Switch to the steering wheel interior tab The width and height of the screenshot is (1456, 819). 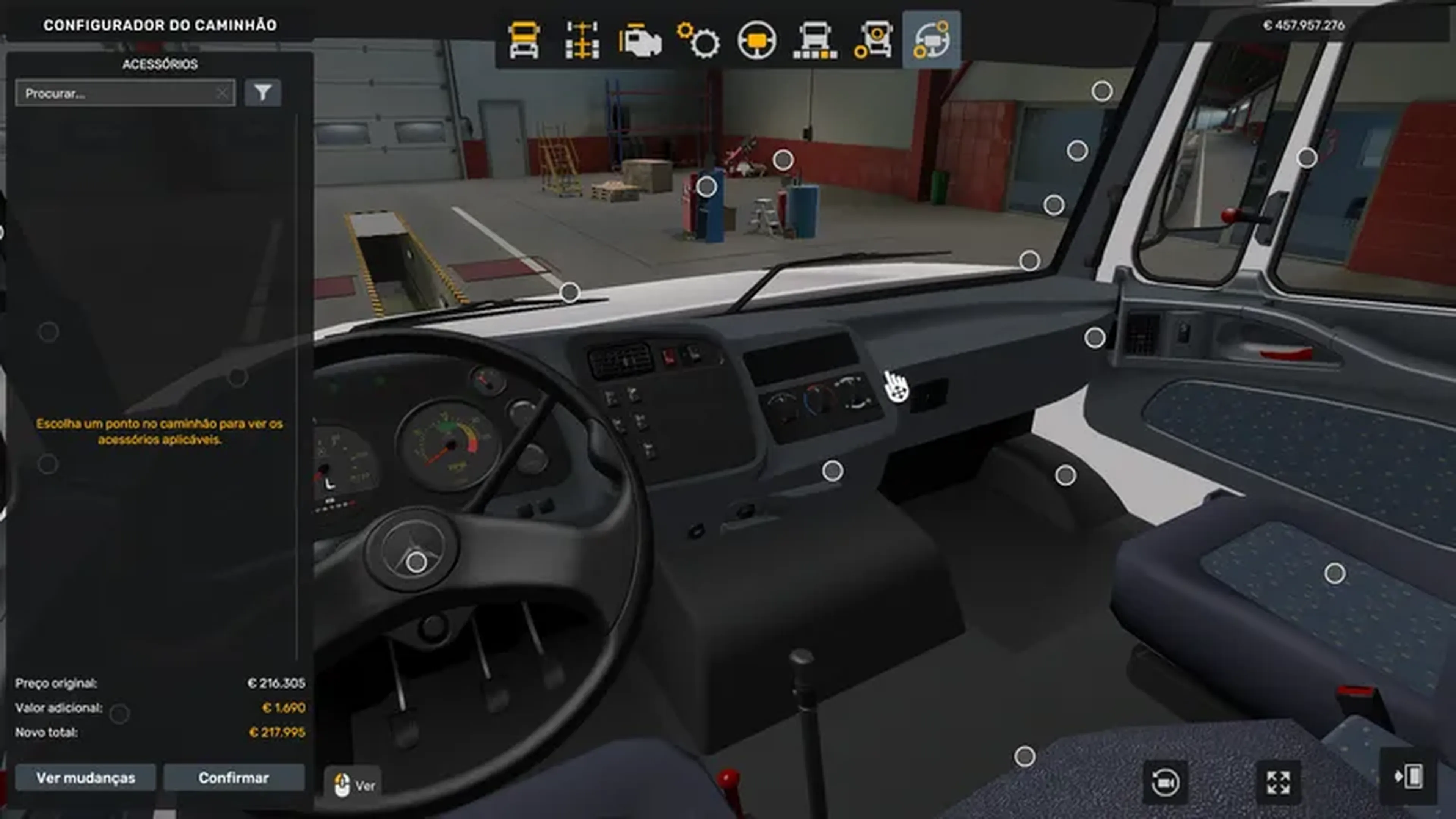point(757,40)
